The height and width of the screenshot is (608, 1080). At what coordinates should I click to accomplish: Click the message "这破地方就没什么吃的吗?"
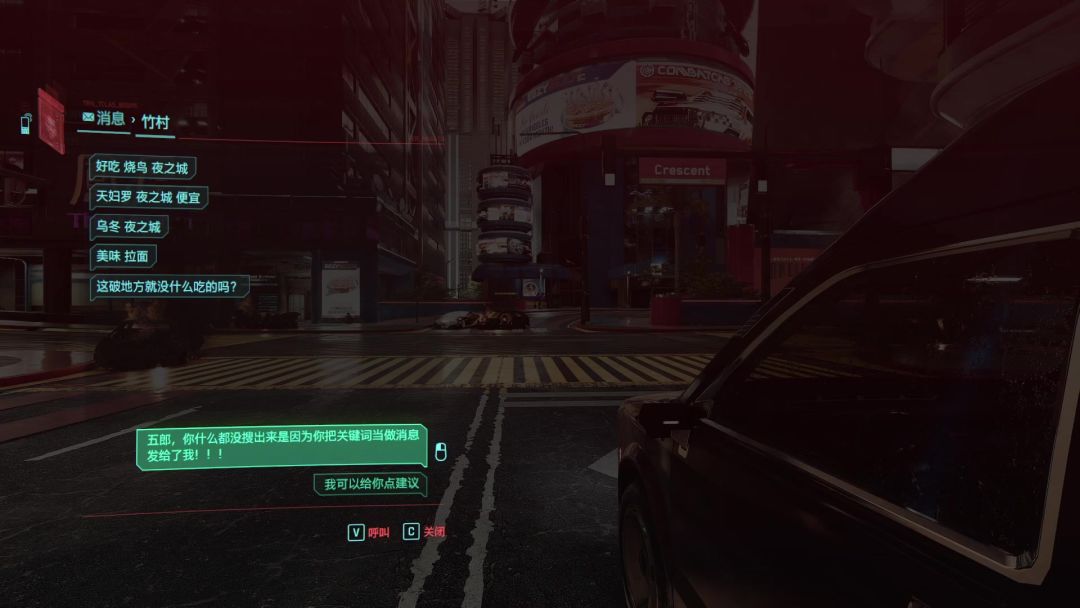[x=169, y=286]
